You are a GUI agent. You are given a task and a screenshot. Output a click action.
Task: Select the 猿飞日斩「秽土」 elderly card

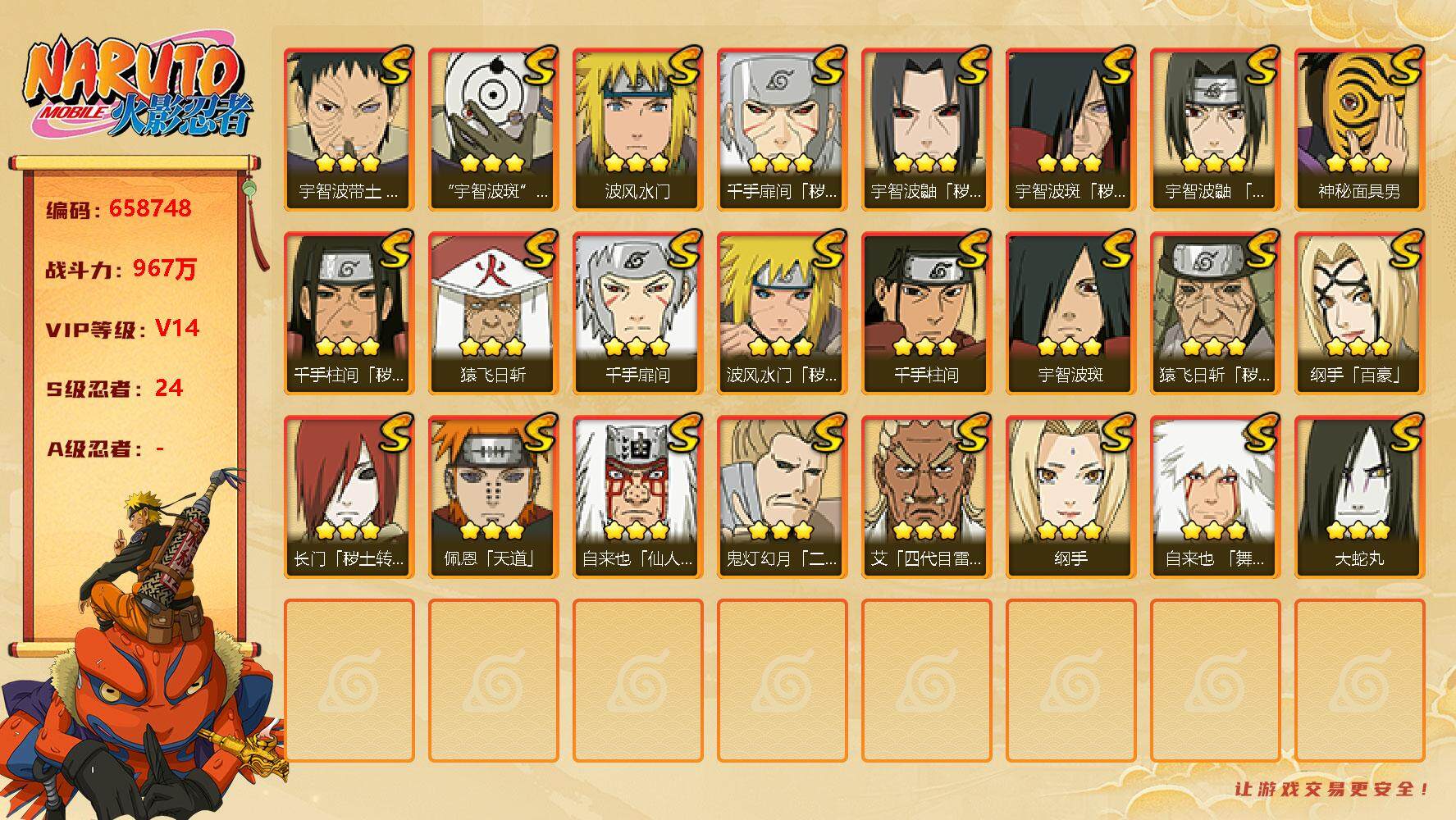click(1215, 313)
